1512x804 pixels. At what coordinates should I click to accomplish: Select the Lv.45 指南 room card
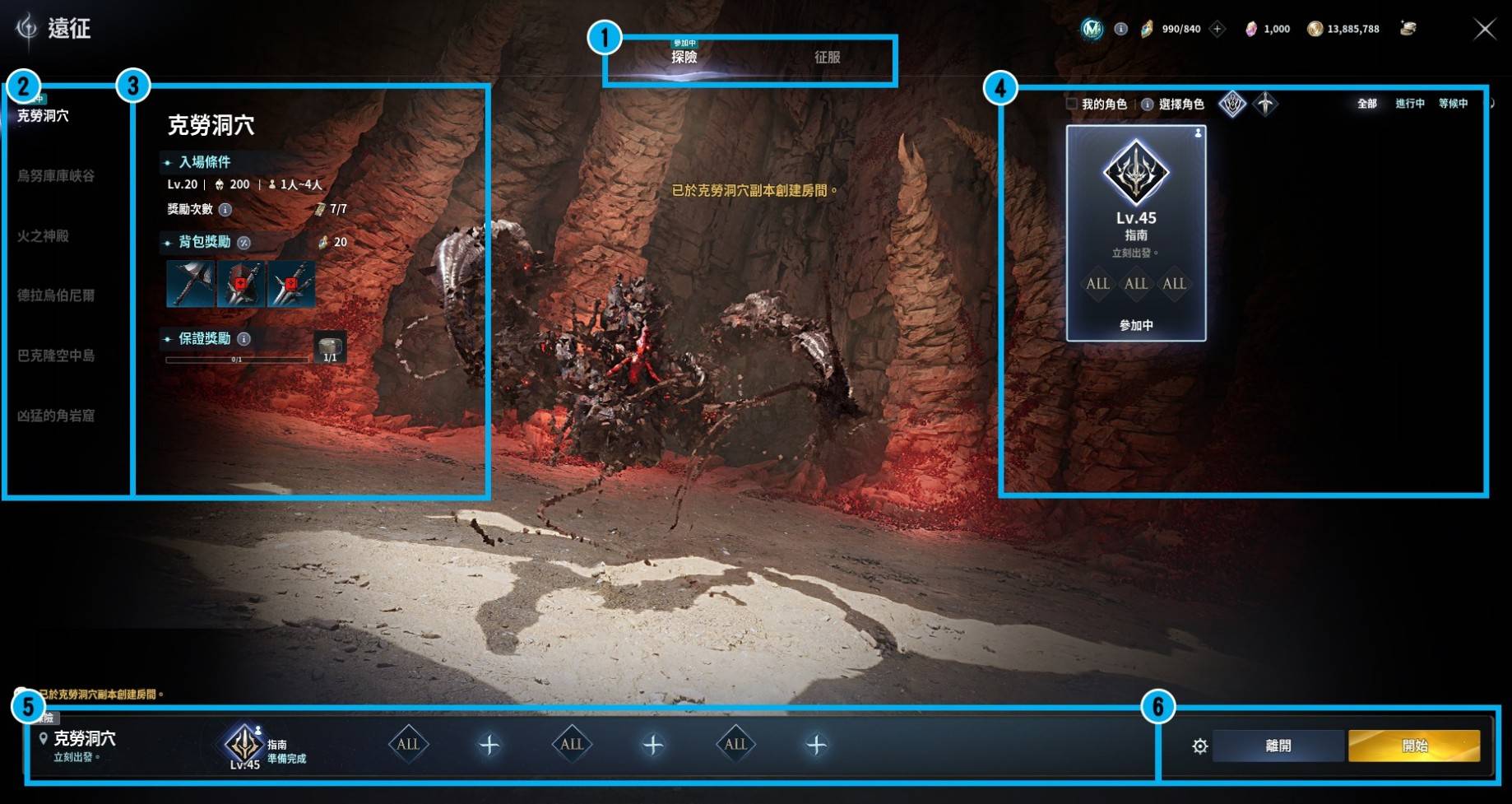click(1136, 233)
